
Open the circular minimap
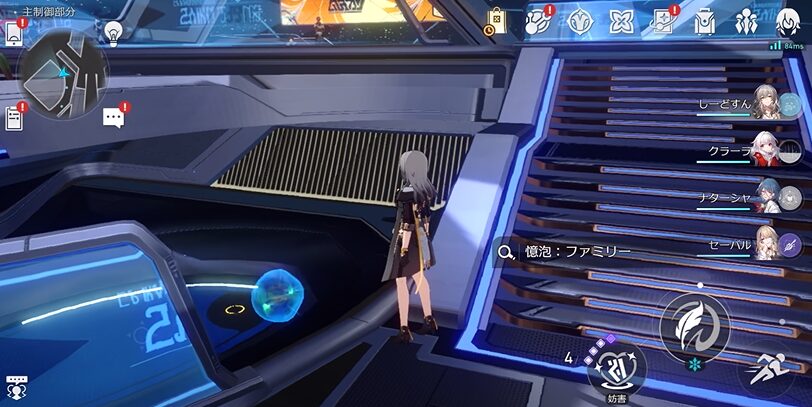coord(62,72)
